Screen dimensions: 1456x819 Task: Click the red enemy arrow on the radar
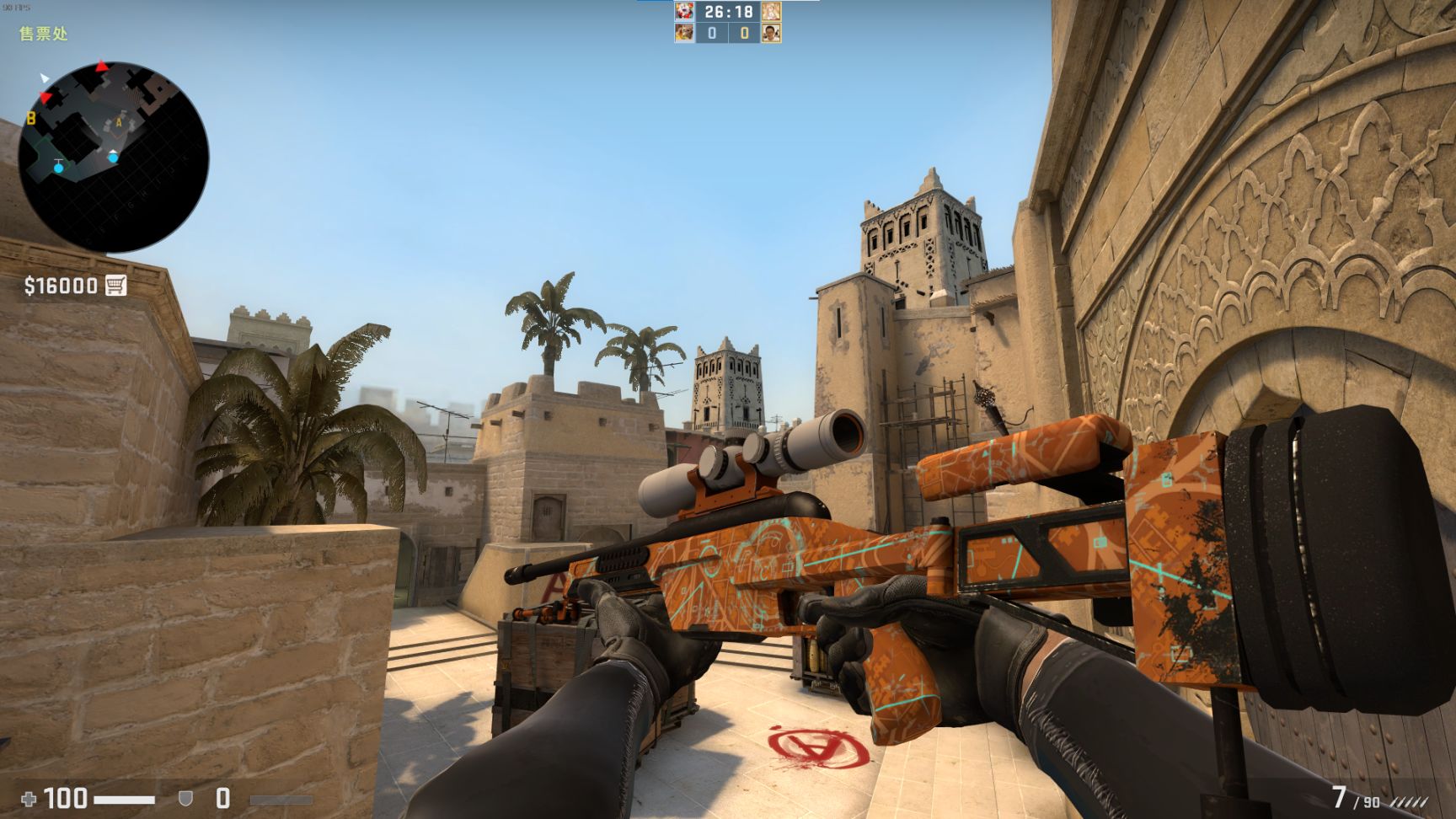[101, 65]
